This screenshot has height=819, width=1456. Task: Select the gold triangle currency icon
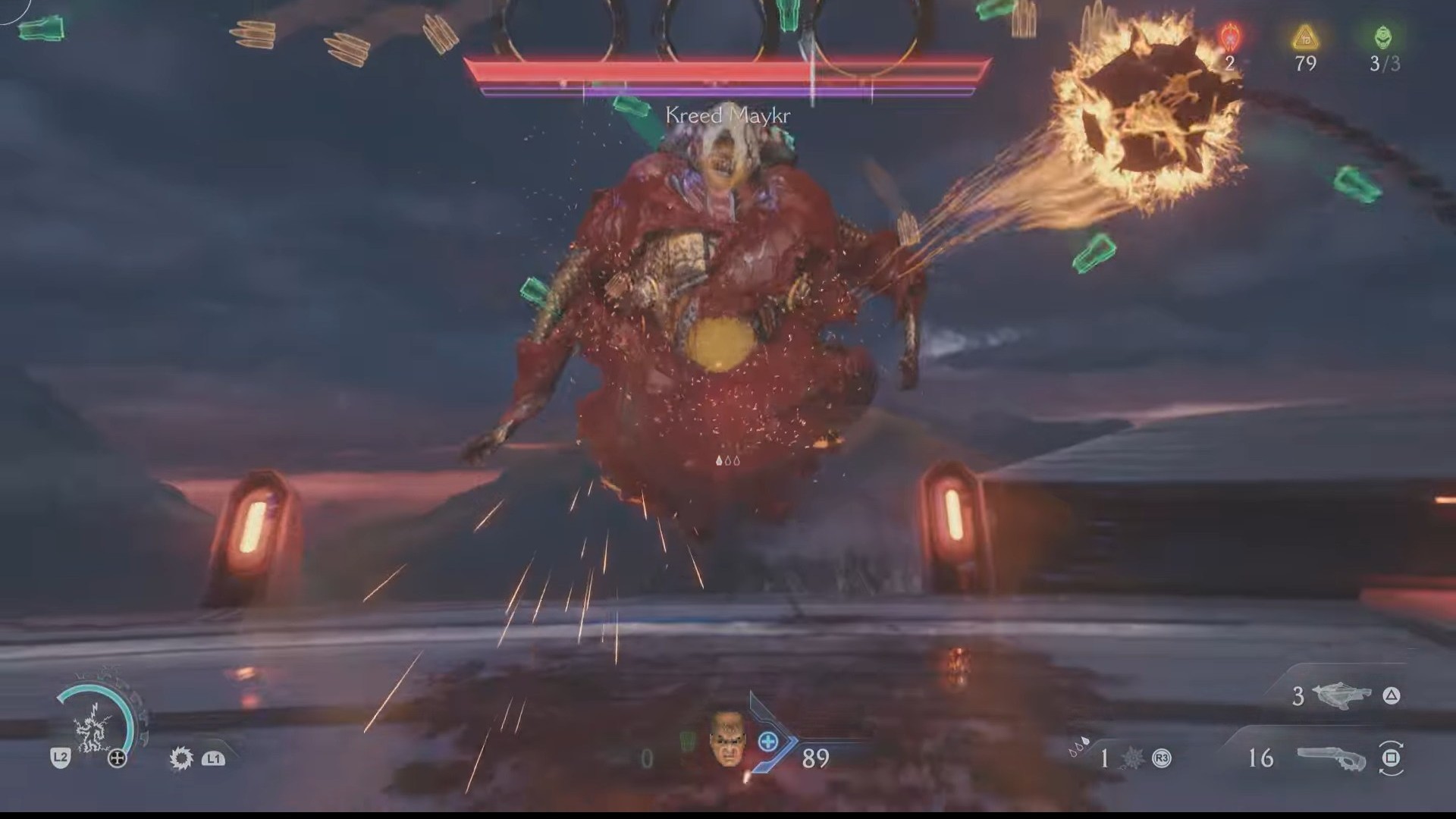tap(1305, 36)
